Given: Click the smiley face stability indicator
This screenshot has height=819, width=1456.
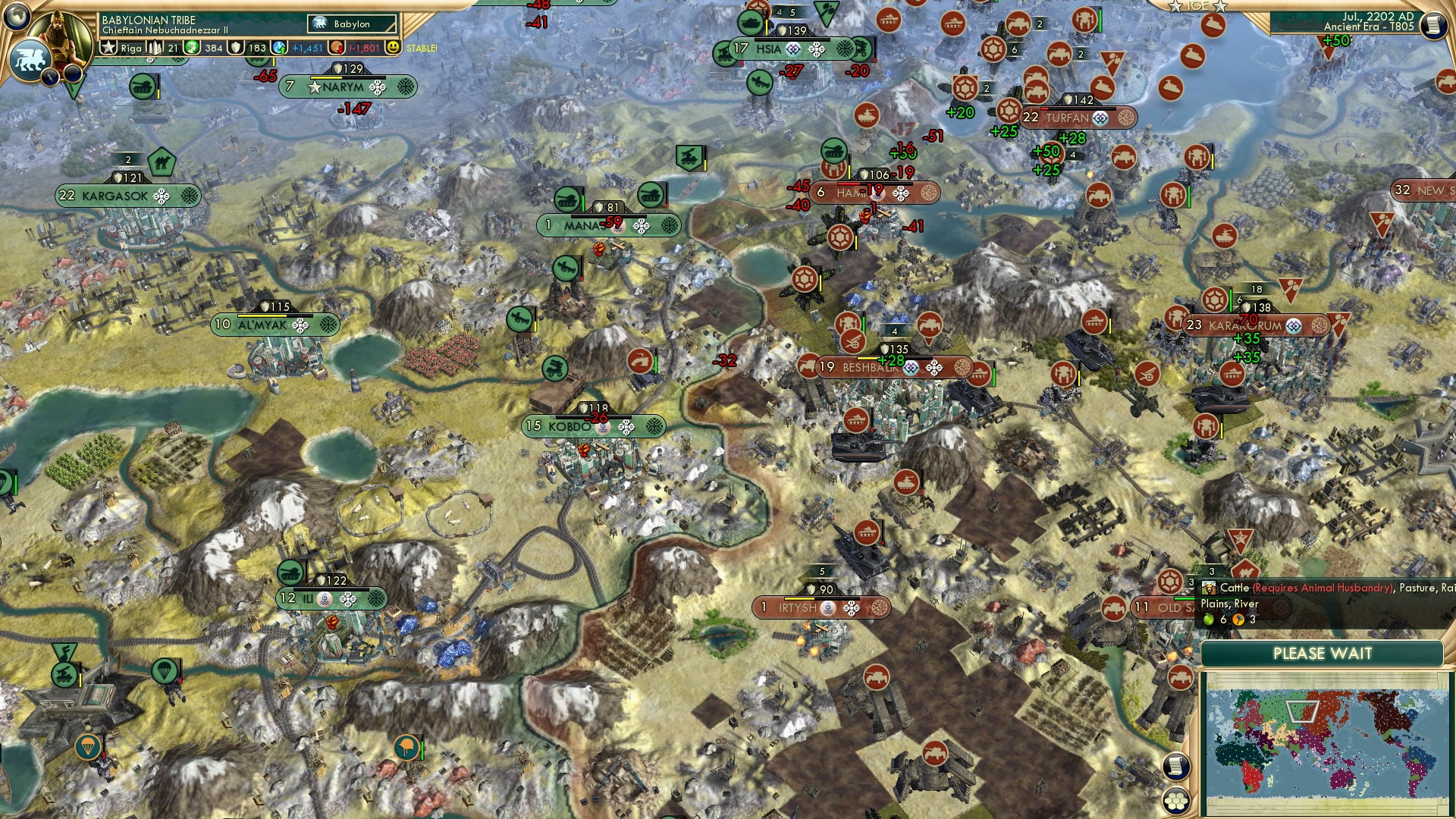Looking at the screenshot, I should tap(393, 48).
